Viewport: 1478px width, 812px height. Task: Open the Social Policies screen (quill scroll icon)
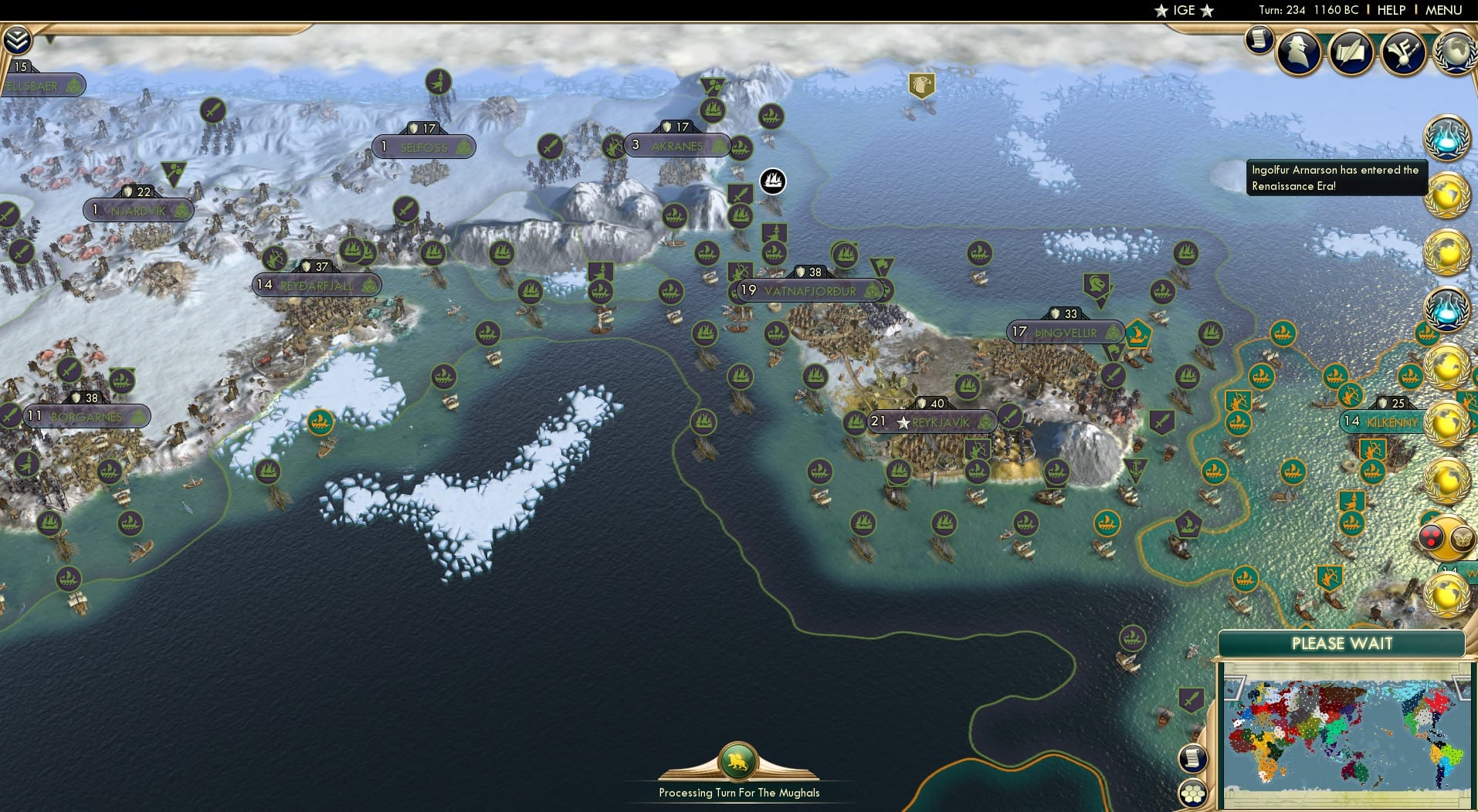1351,52
